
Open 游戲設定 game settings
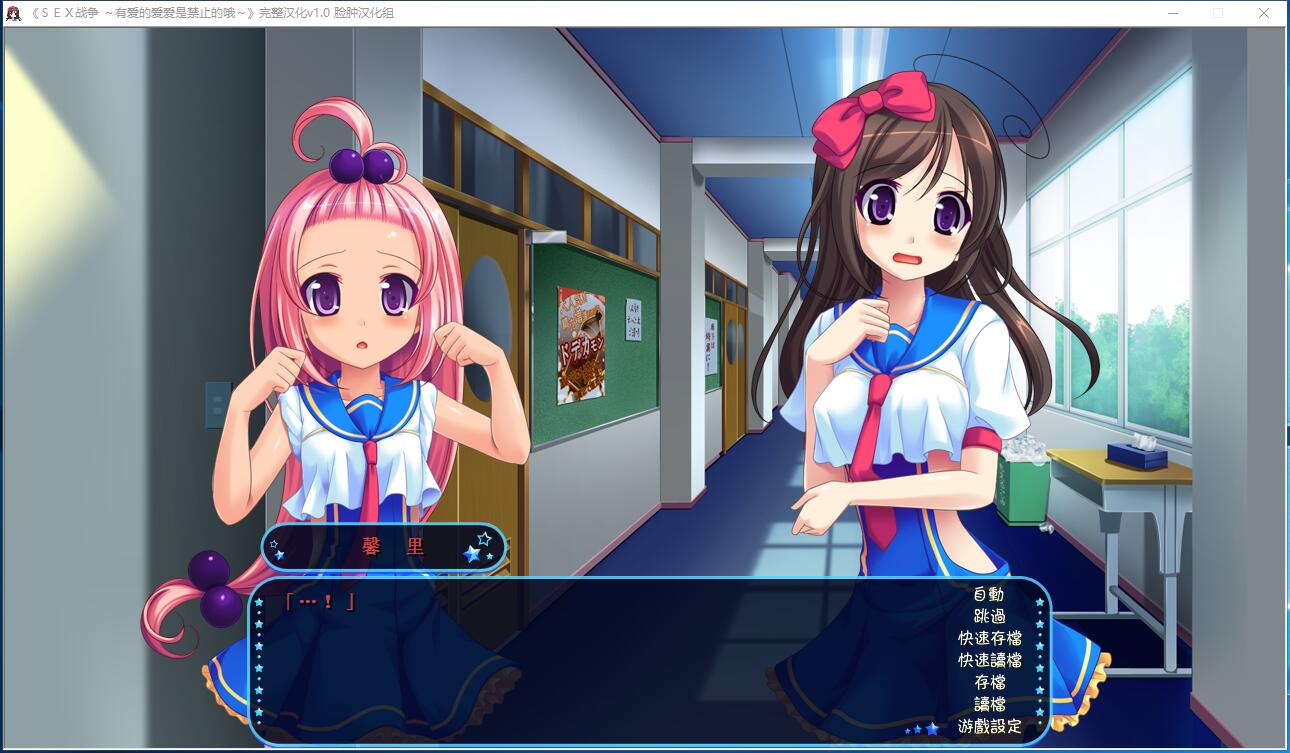989,726
